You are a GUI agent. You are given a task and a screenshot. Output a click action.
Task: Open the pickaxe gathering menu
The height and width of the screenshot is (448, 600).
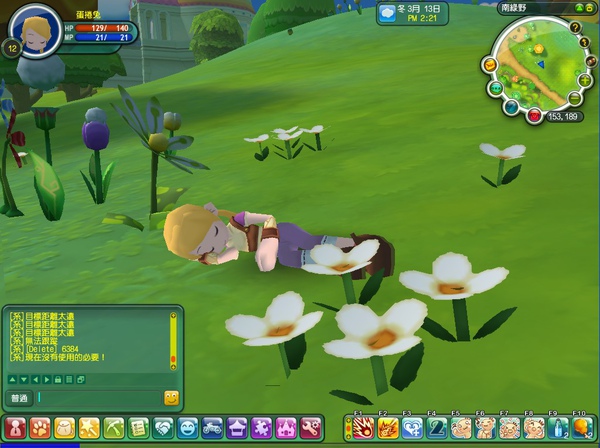[x=113, y=428]
